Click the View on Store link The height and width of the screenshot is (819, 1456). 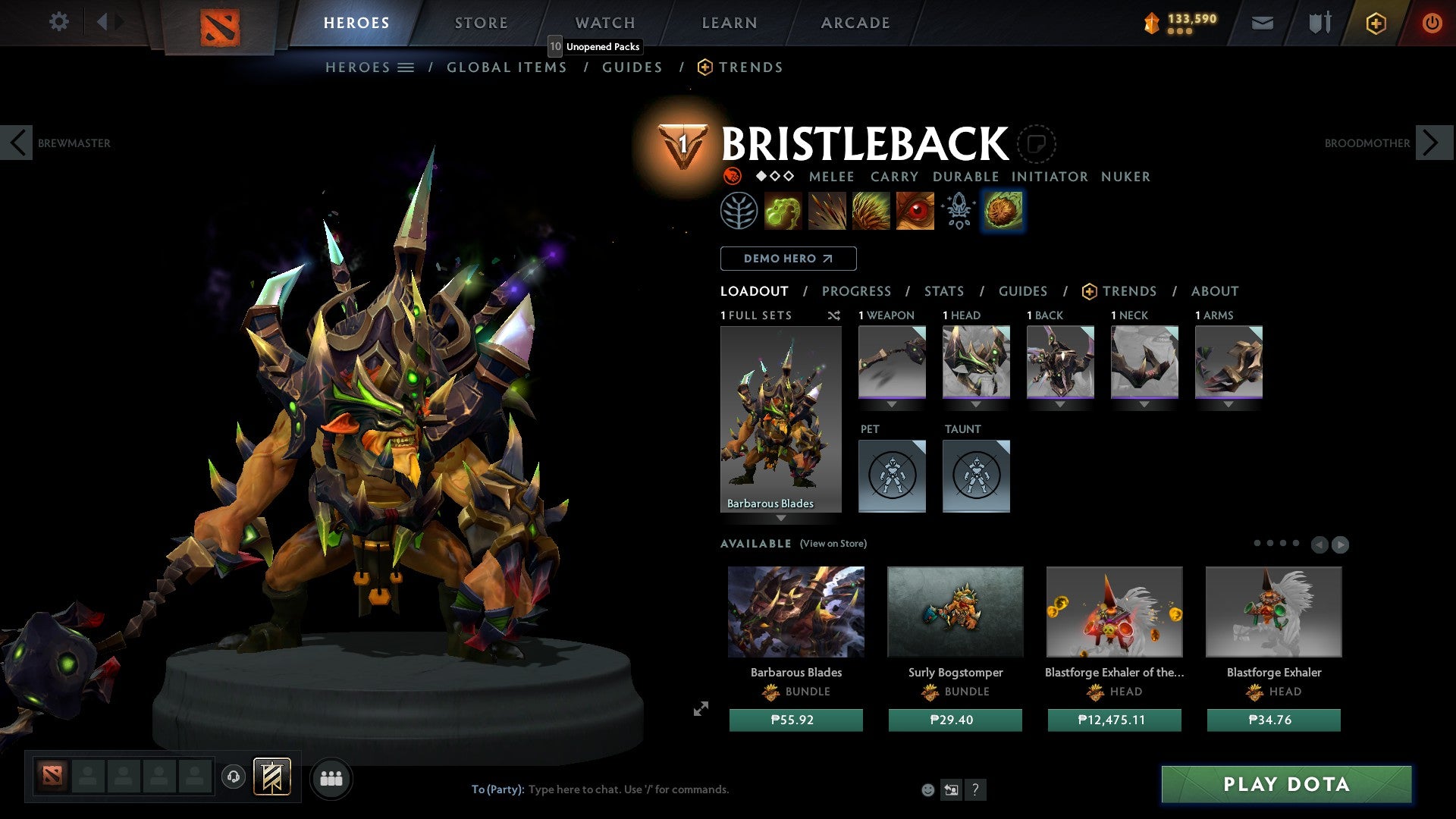(x=832, y=544)
